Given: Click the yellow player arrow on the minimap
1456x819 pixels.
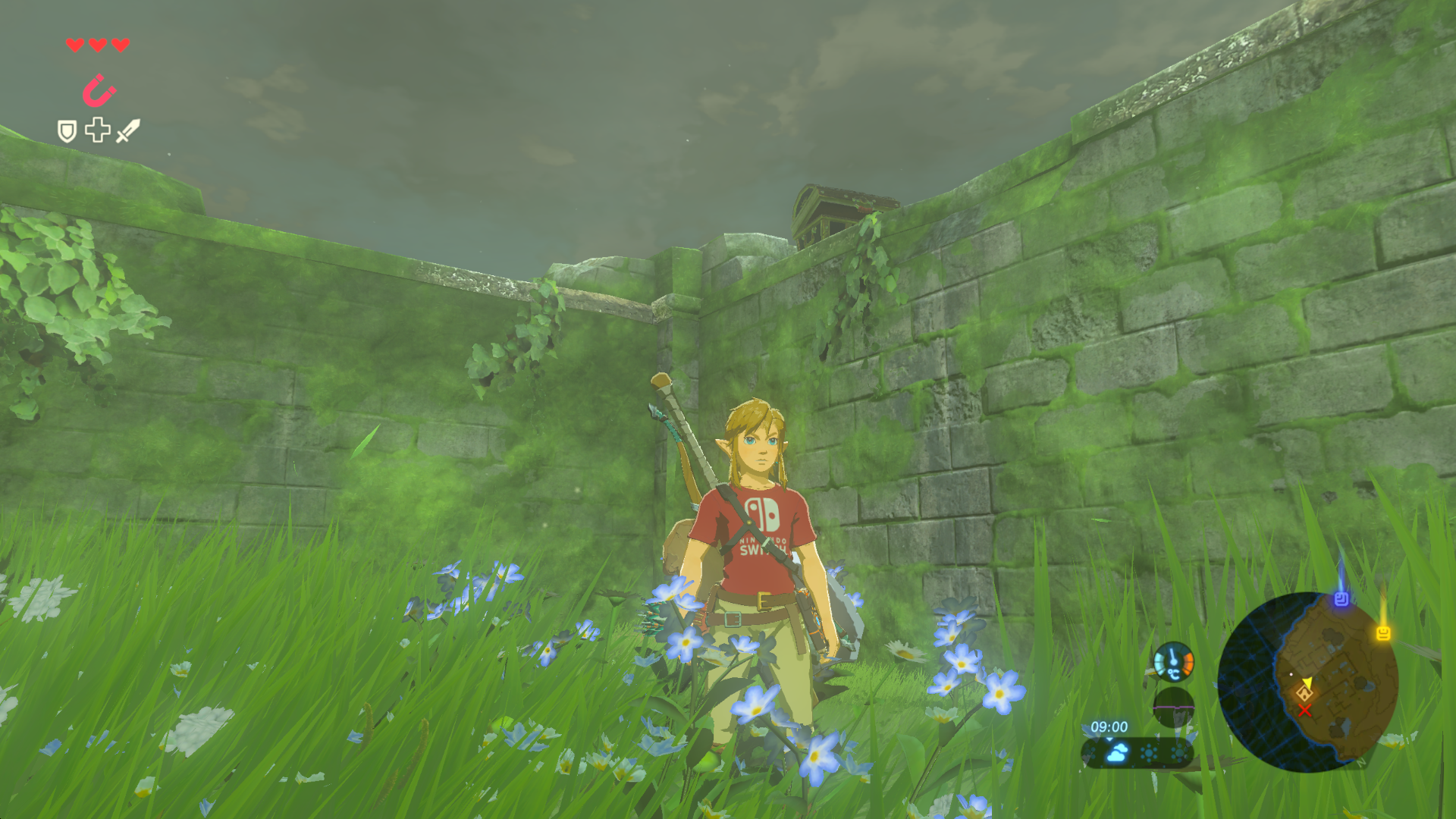Looking at the screenshot, I should pyautogui.click(x=1307, y=683).
